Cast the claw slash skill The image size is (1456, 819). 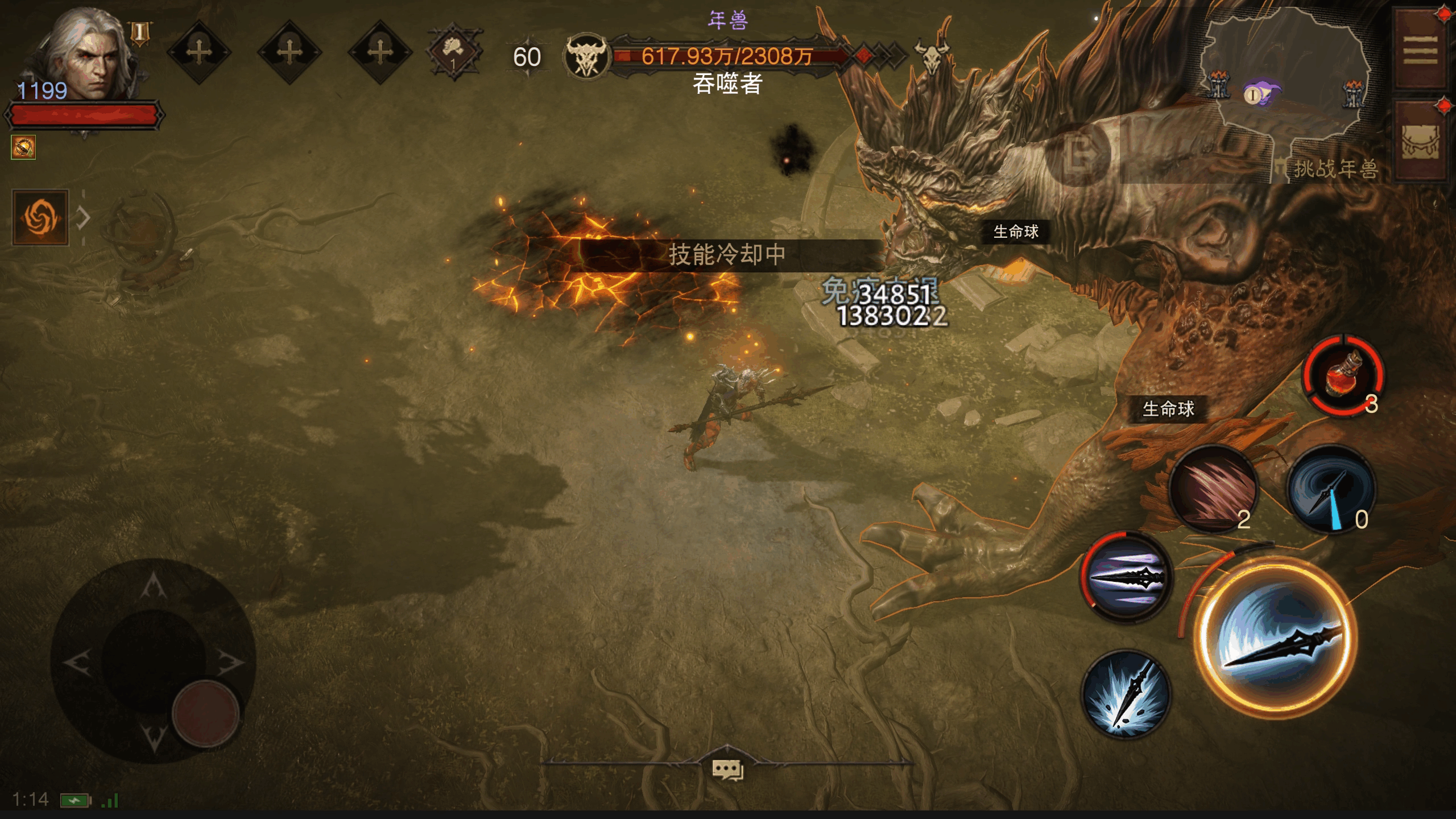[x=1214, y=489]
